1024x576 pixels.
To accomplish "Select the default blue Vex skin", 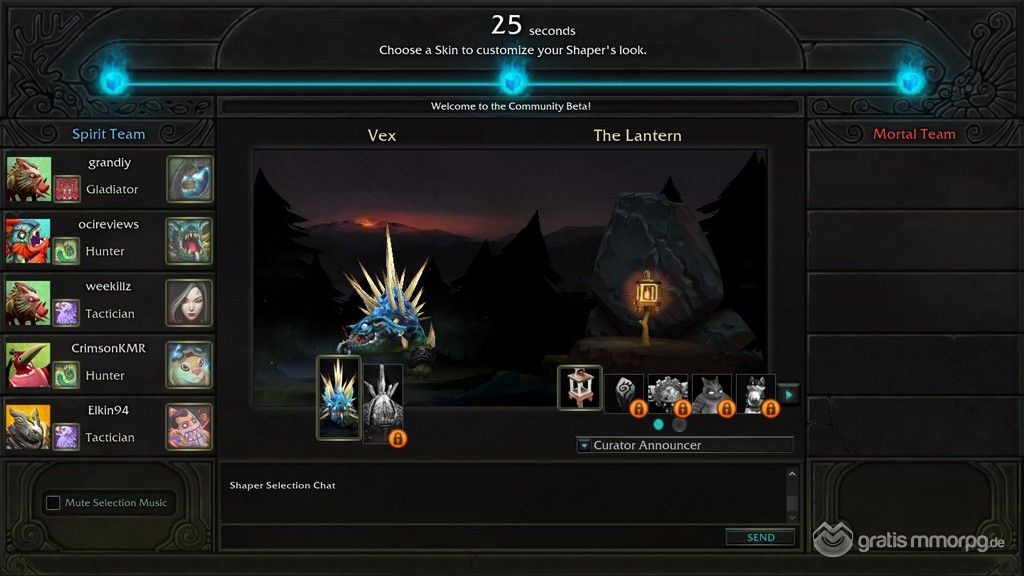I will tap(338, 397).
